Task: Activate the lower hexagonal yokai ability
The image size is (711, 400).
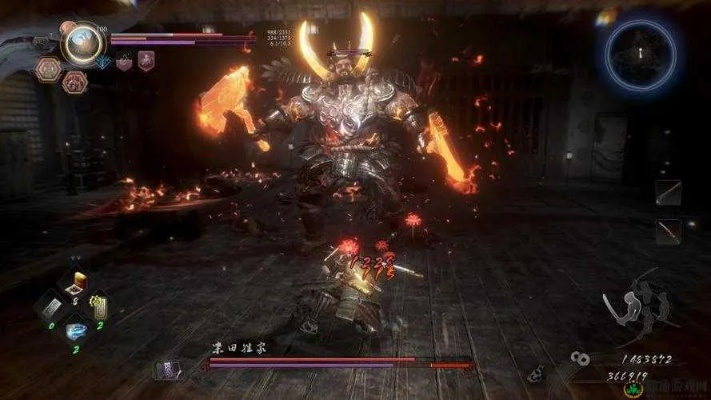Action: click(74, 82)
